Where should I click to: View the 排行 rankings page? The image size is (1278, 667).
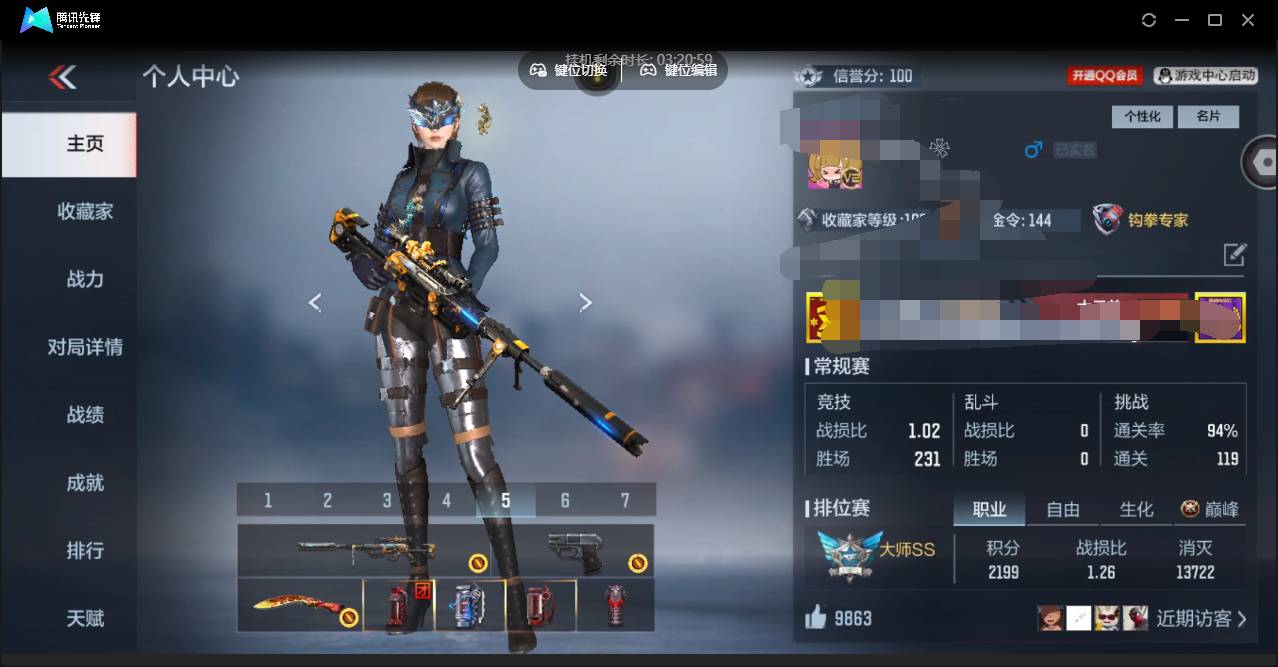point(85,550)
